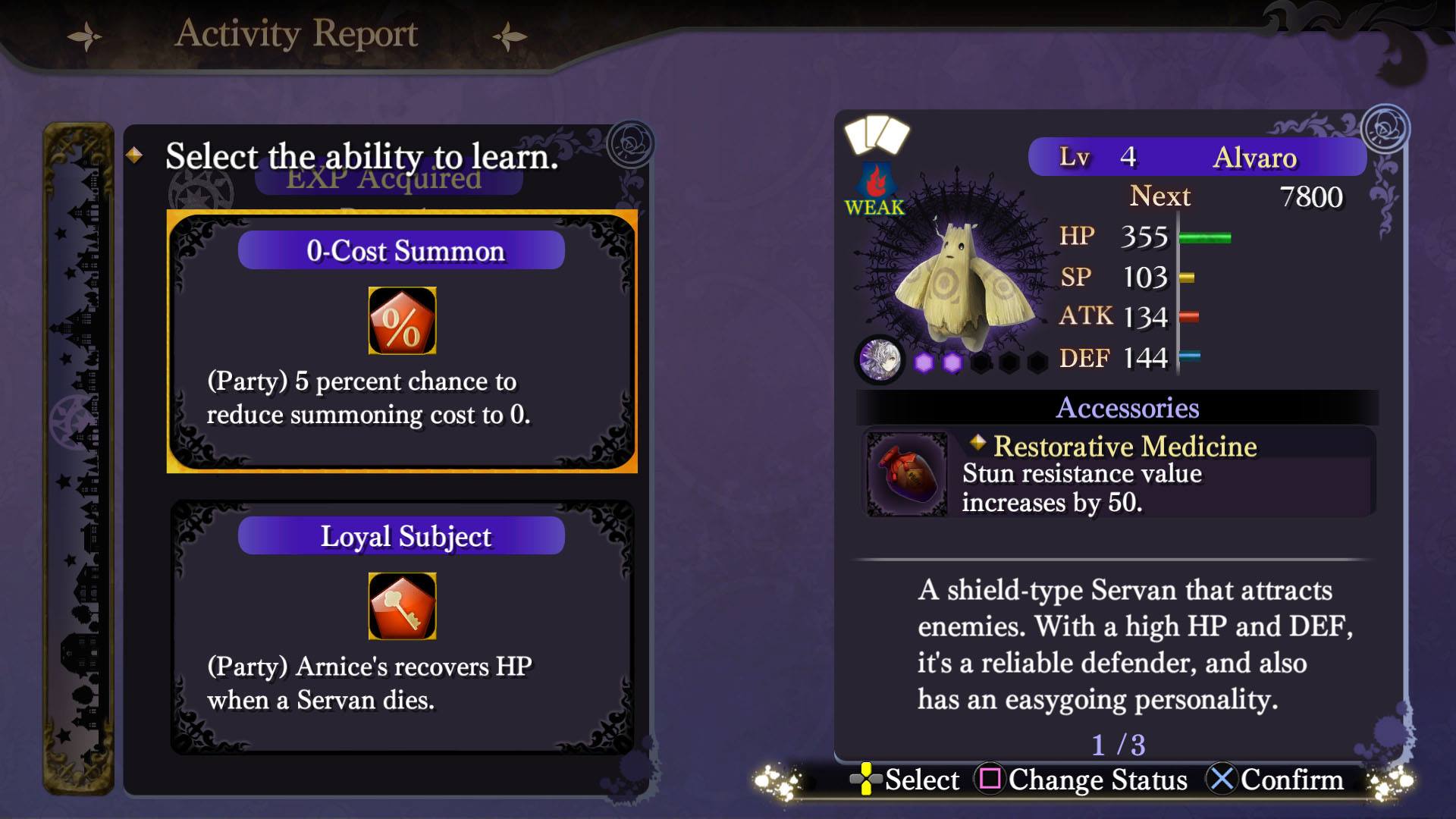Image resolution: width=1456 pixels, height=819 pixels.
Task: Choose the Loyal Subject ability card
Action: (x=402, y=626)
